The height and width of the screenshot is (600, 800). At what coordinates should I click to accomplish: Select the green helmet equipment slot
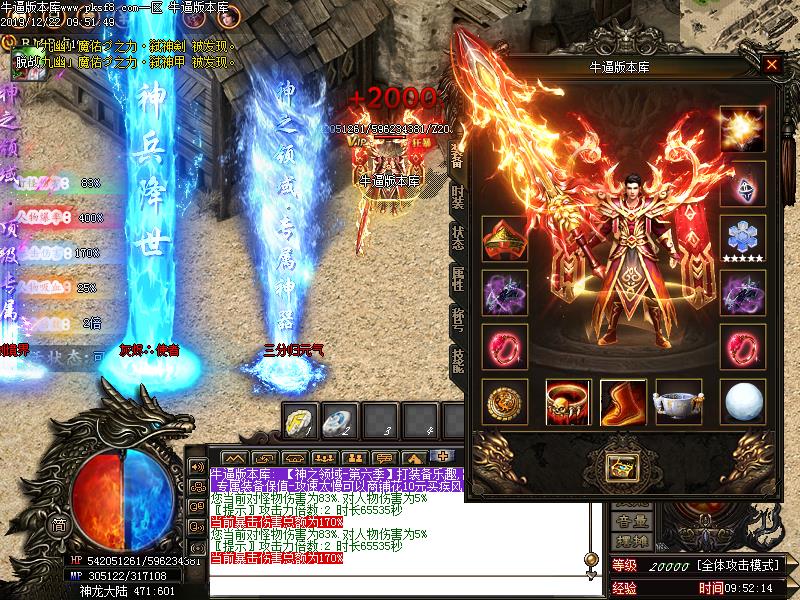coord(504,238)
